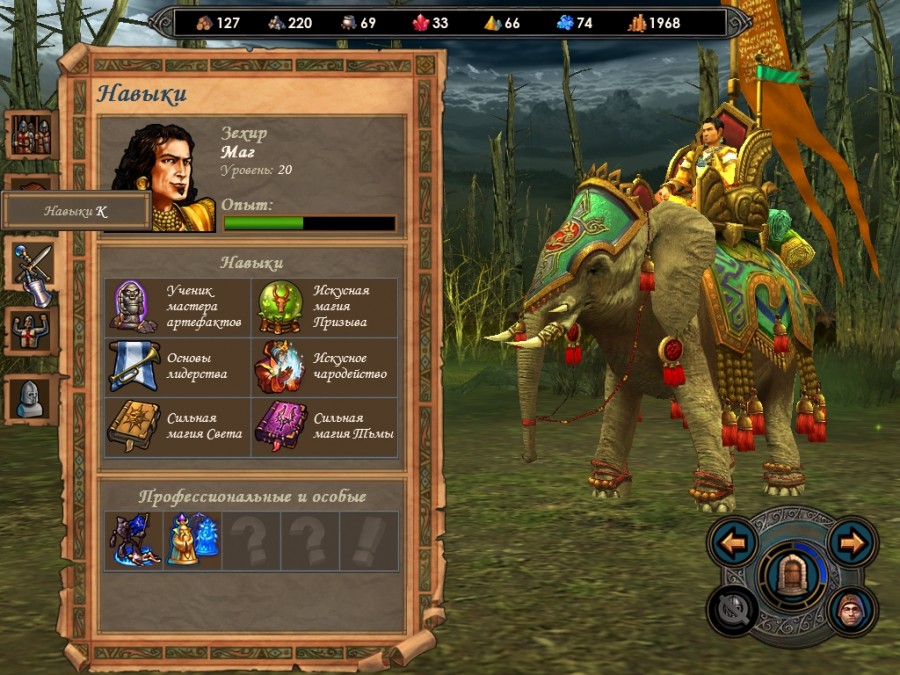Viewport: 900px width, 675px height.
Task: Go to previous hero with left arrow
Action: coord(734,544)
